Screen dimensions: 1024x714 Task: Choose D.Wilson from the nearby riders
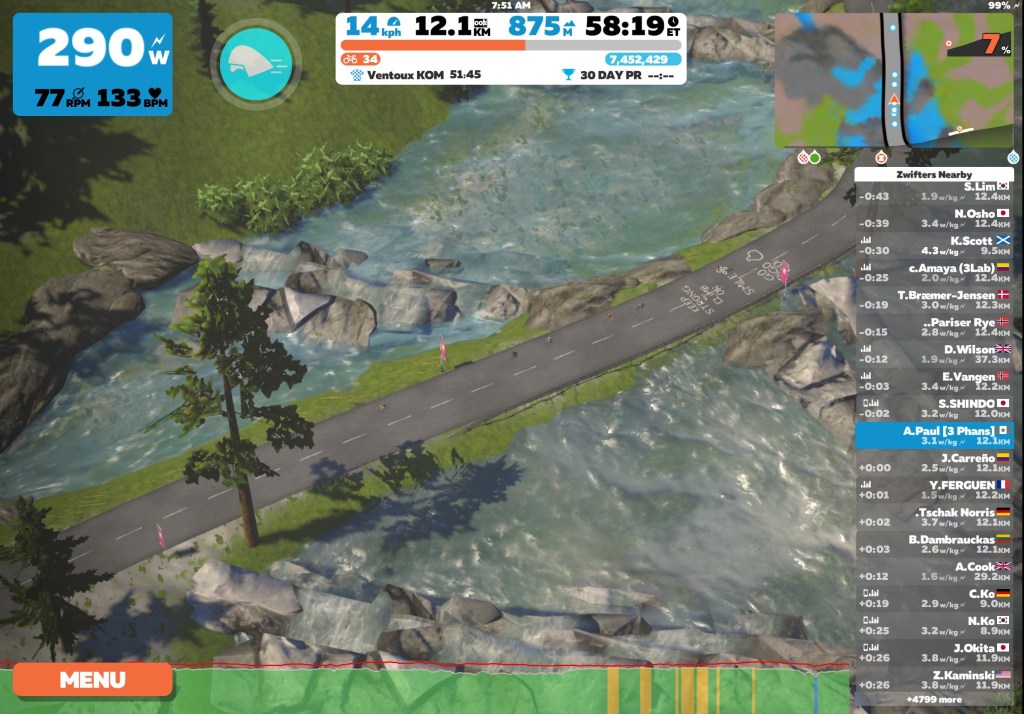click(933, 354)
